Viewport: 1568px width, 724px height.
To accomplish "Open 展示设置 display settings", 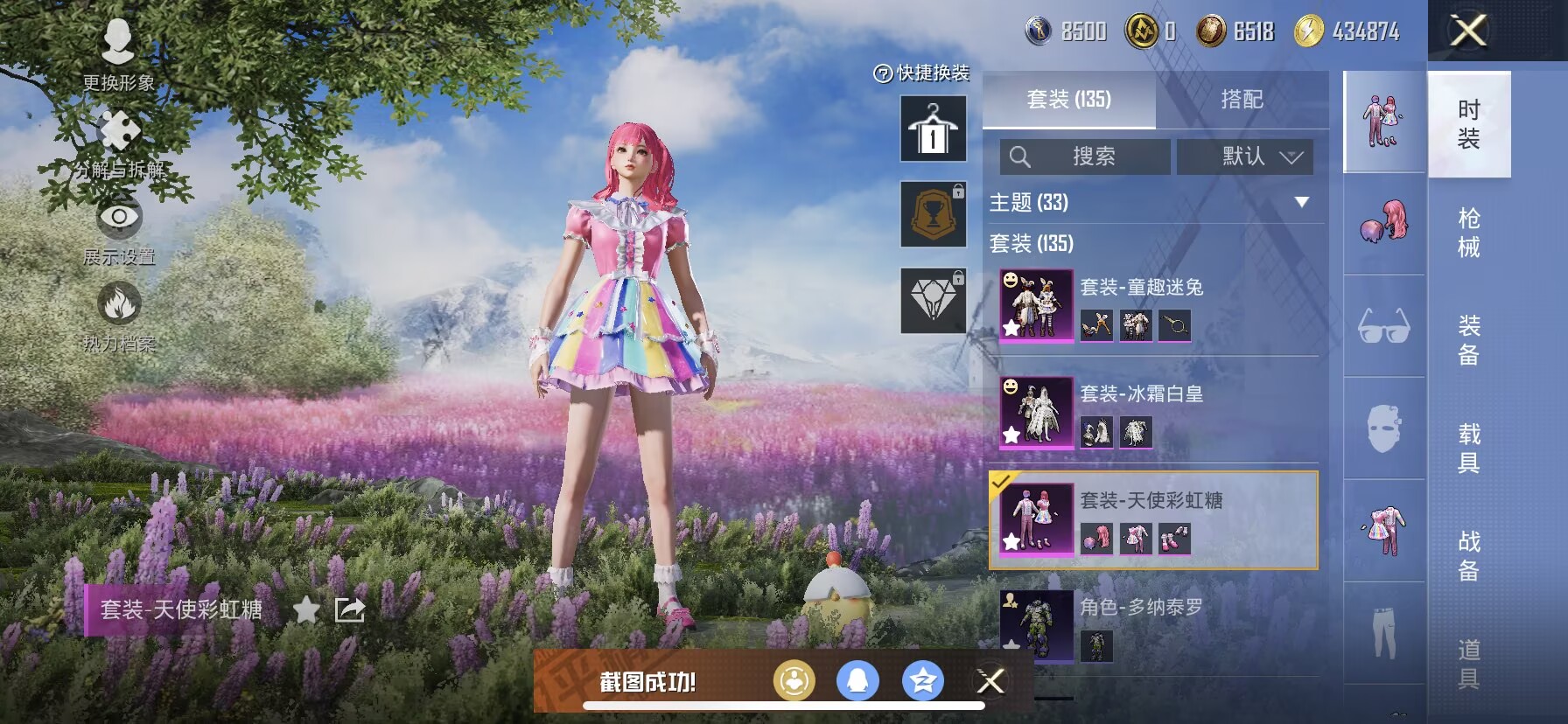I will click(x=119, y=229).
